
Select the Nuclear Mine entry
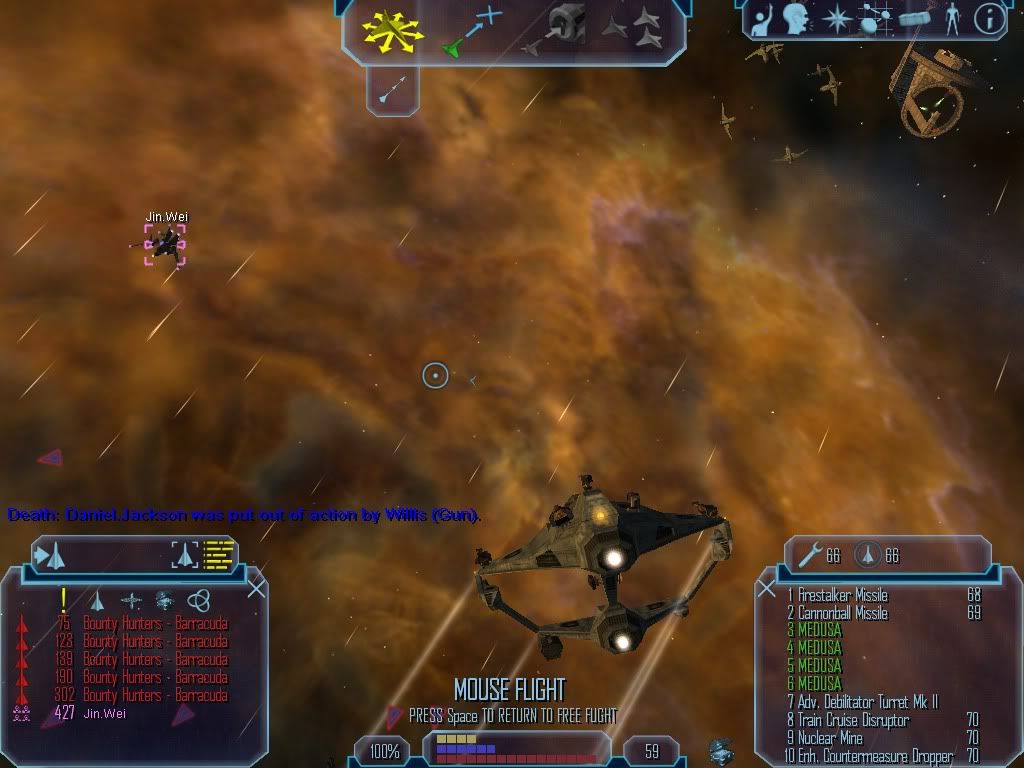pos(830,738)
